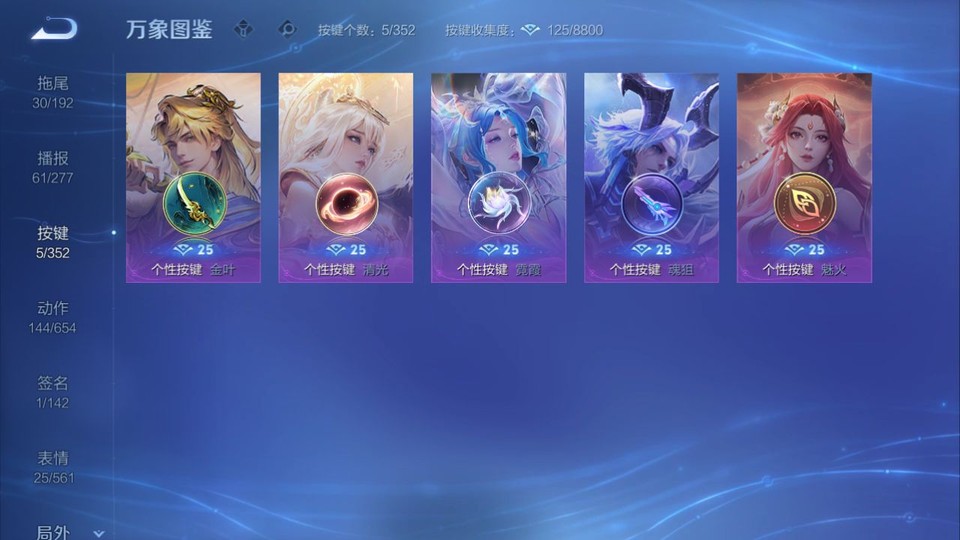960x540 pixels.
Task: Select the 金叶 button skin card
Action: [x=193, y=178]
